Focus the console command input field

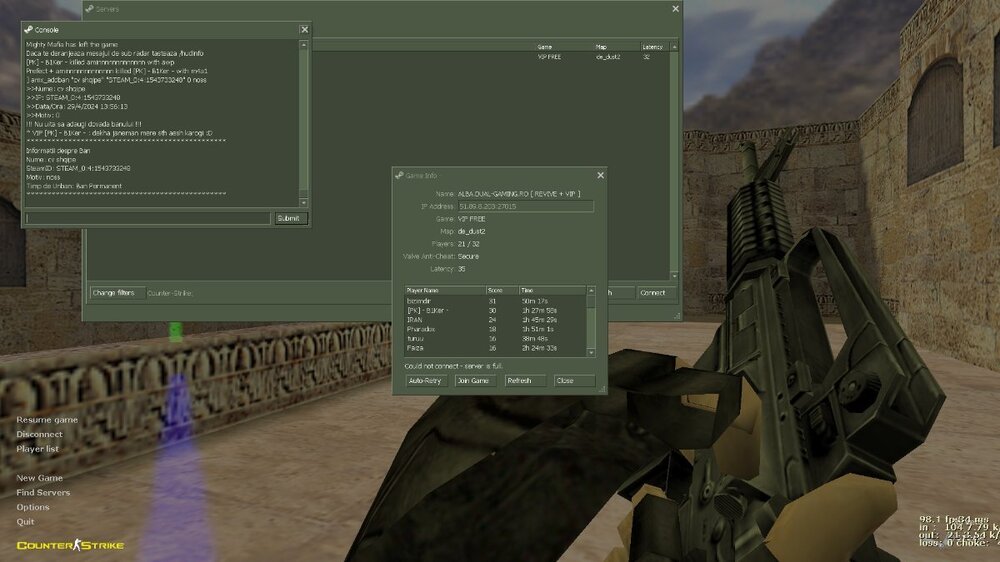[x=148, y=218]
